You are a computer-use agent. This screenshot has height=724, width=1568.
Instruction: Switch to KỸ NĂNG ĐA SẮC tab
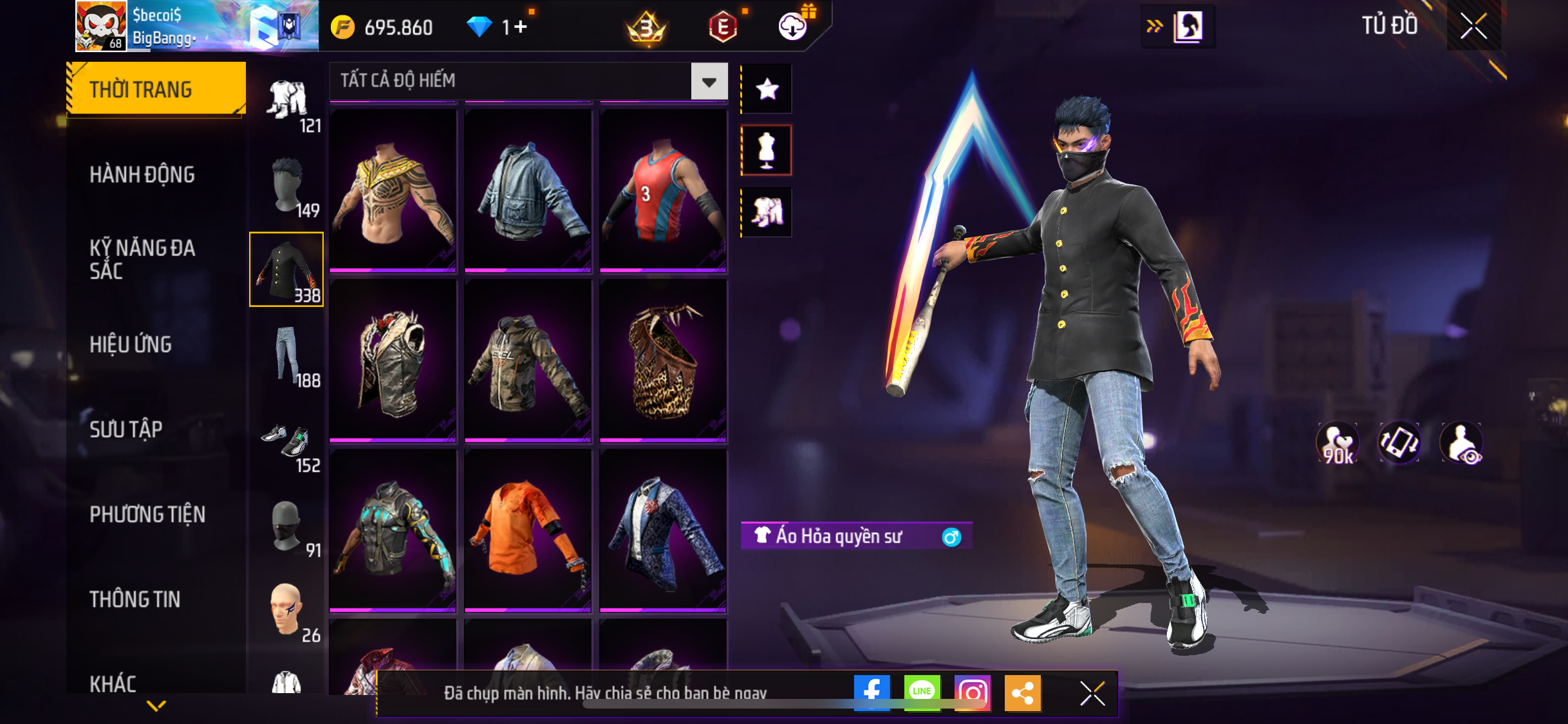tap(142, 259)
